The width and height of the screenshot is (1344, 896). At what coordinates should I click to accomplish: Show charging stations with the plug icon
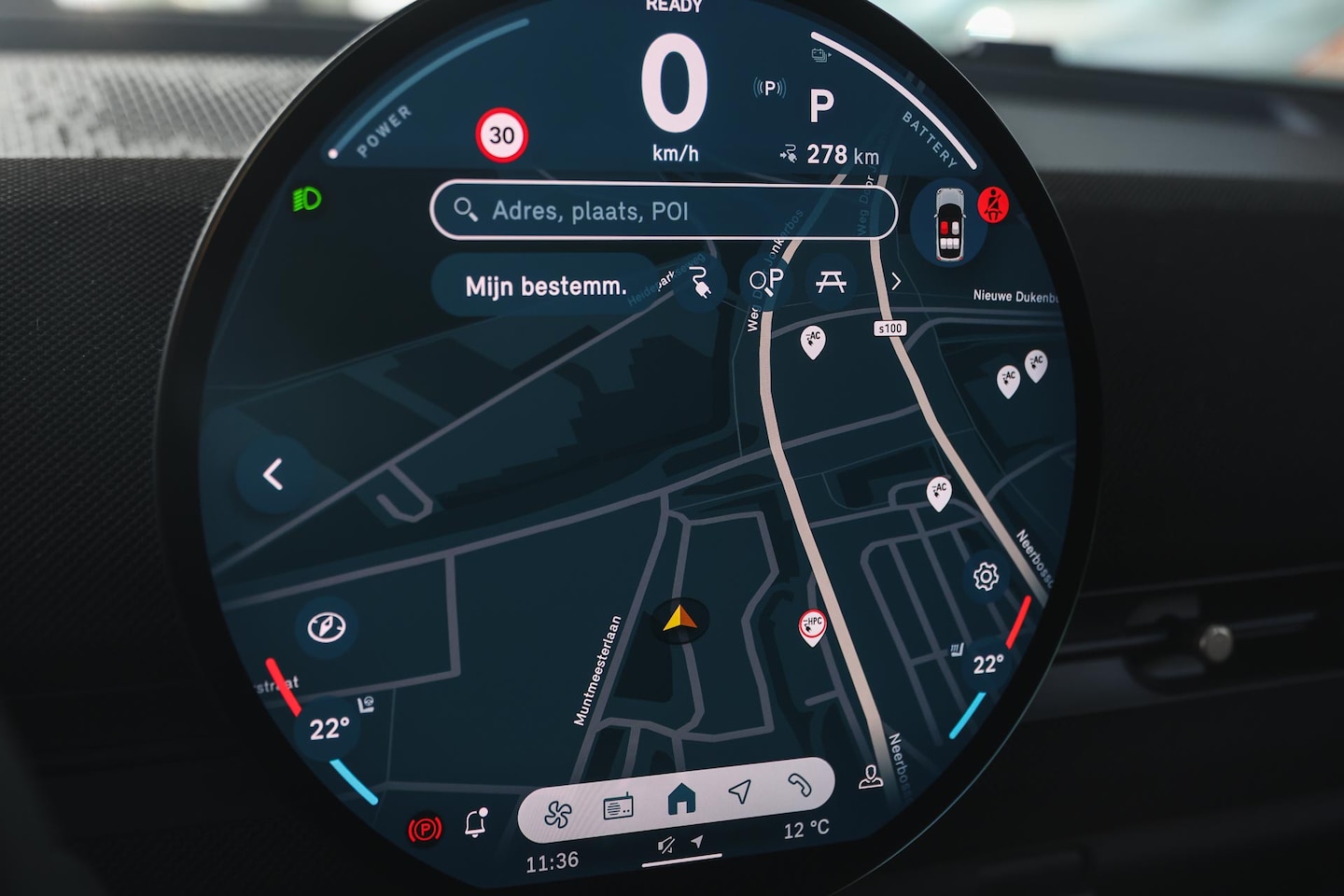tap(700, 283)
